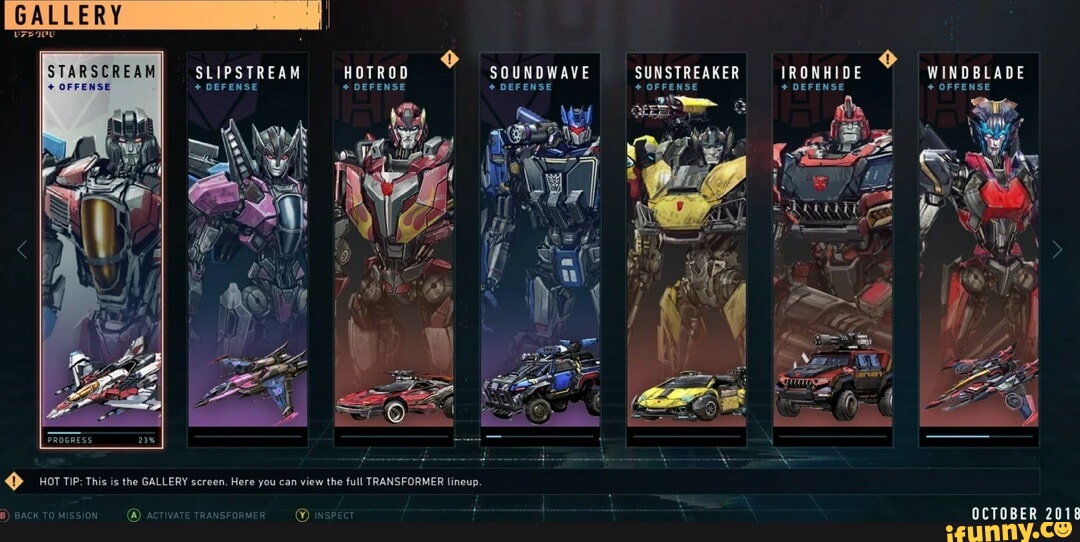This screenshot has width=1080, height=542.
Task: Select the Ironhide transformer card
Action: click(x=832, y=250)
